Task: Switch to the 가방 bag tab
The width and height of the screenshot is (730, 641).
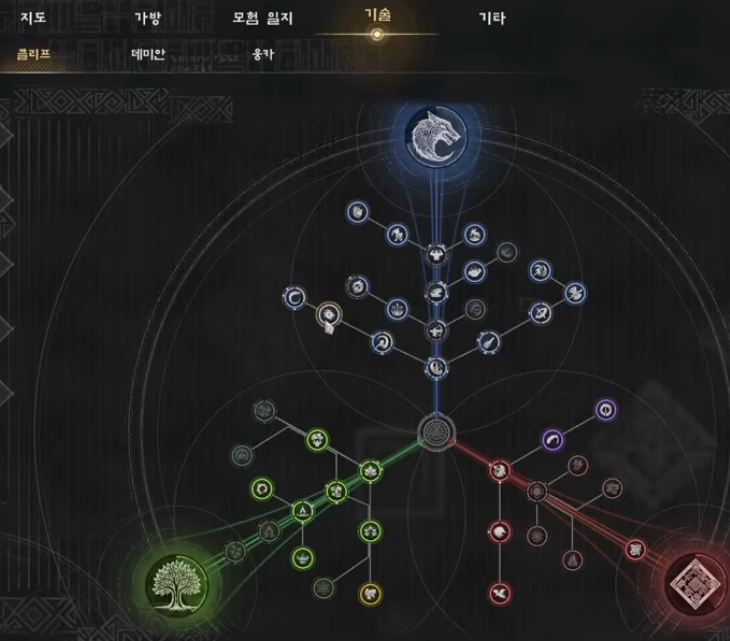Action: pyautogui.click(x=147, y=18)
